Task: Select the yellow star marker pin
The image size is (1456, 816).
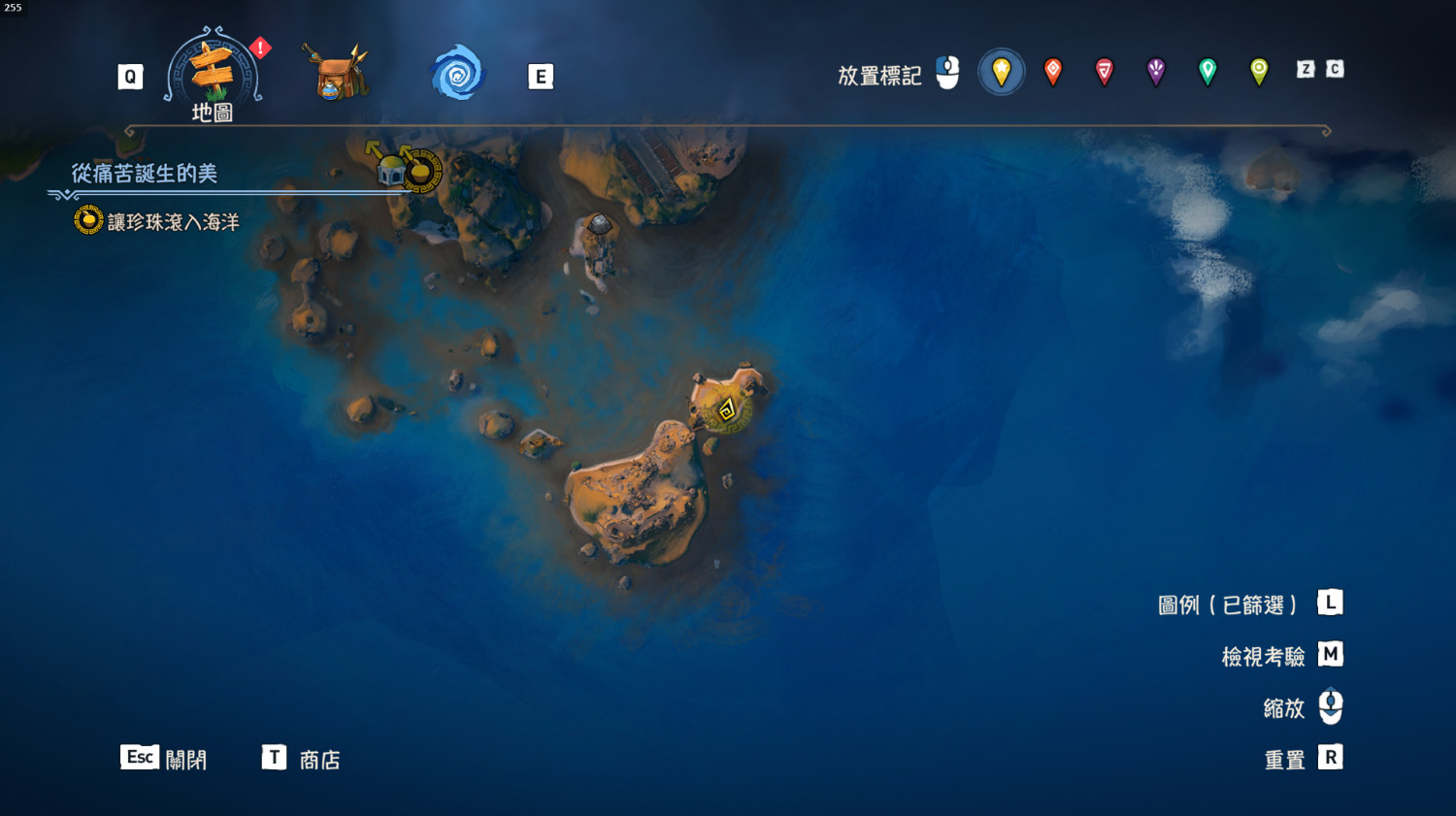Action: [1001, 71]
